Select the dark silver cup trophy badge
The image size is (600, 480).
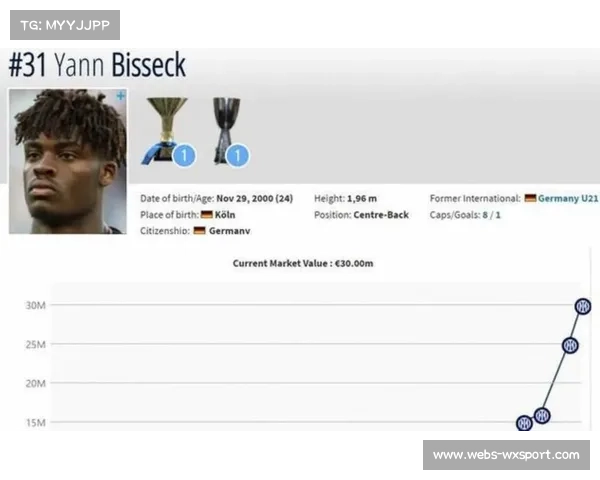click(x=224, y=130)
